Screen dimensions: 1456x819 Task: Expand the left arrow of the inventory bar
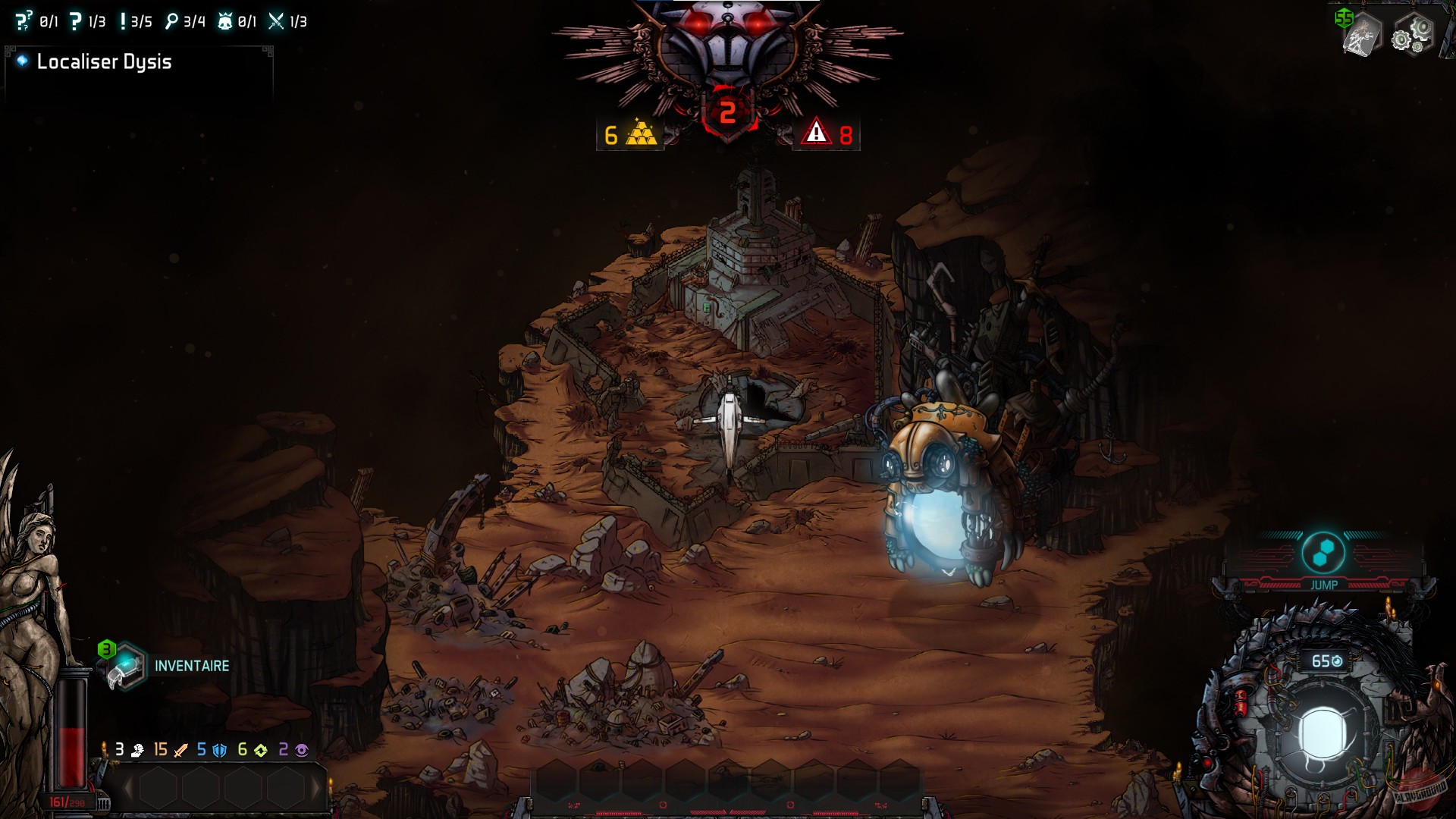[x=127, y=789]
